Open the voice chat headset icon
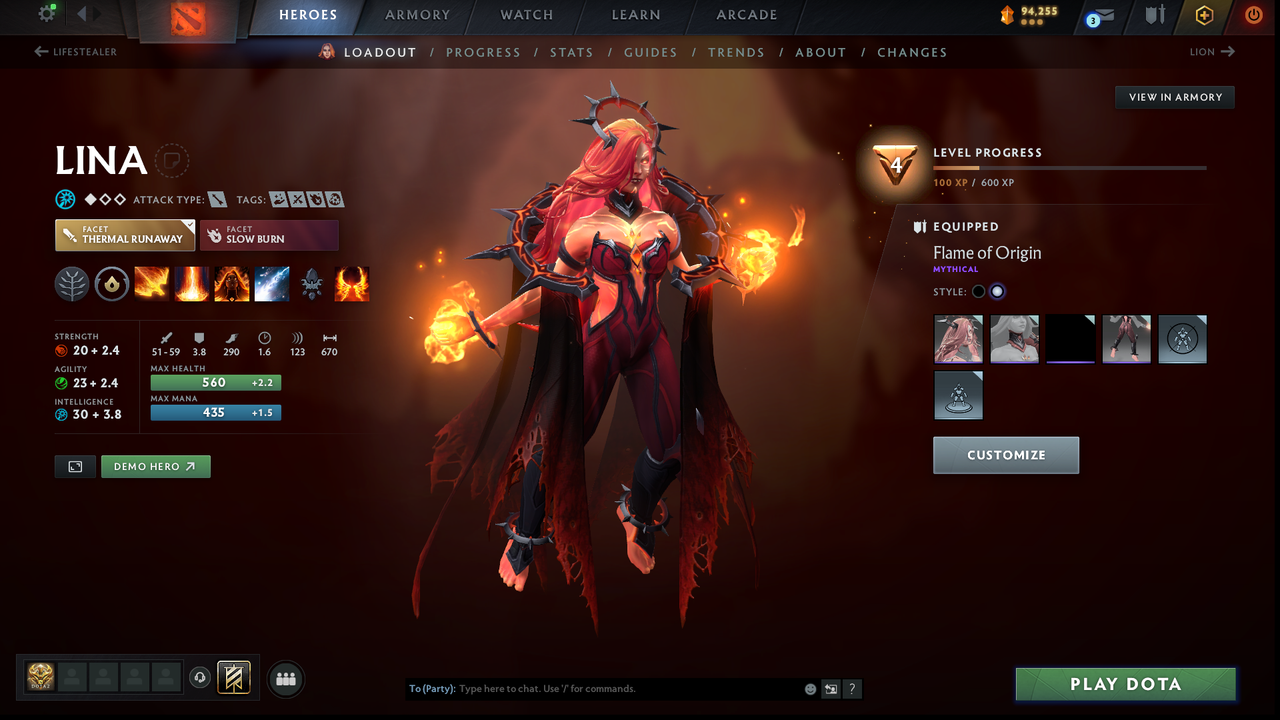The image size is (1280, 720). 201,678
